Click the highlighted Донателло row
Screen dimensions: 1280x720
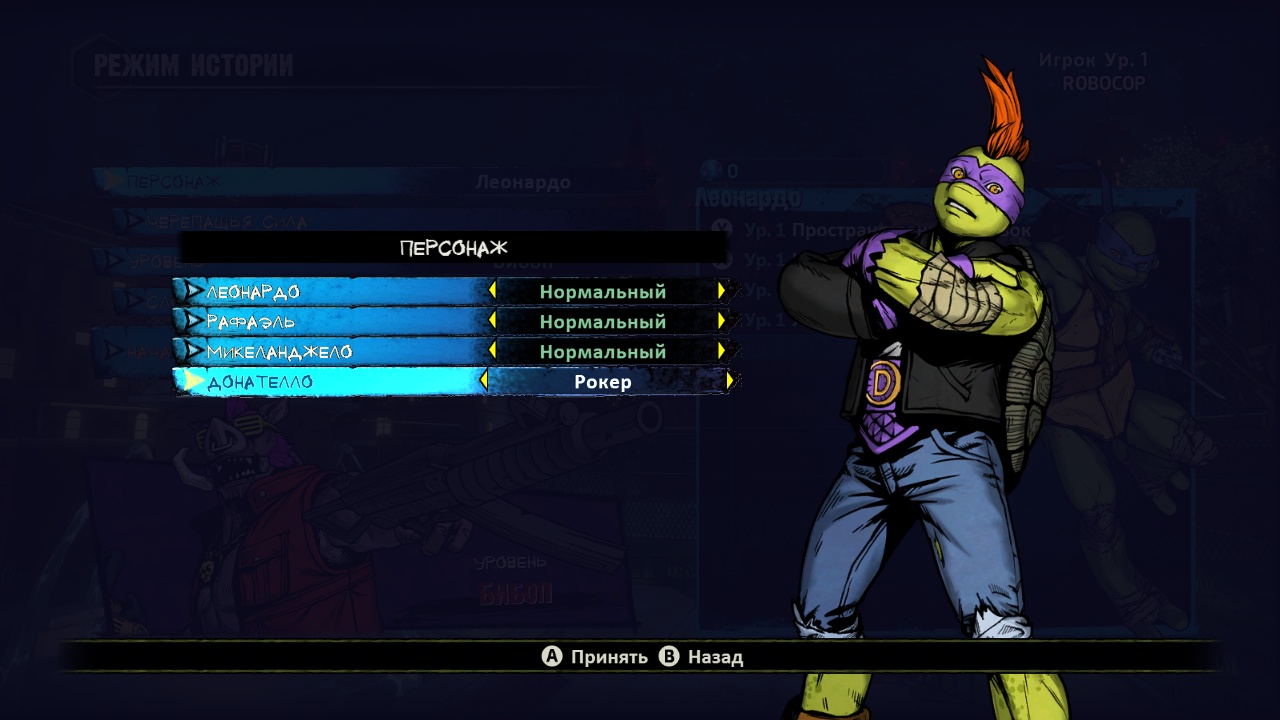click(260, 382)
